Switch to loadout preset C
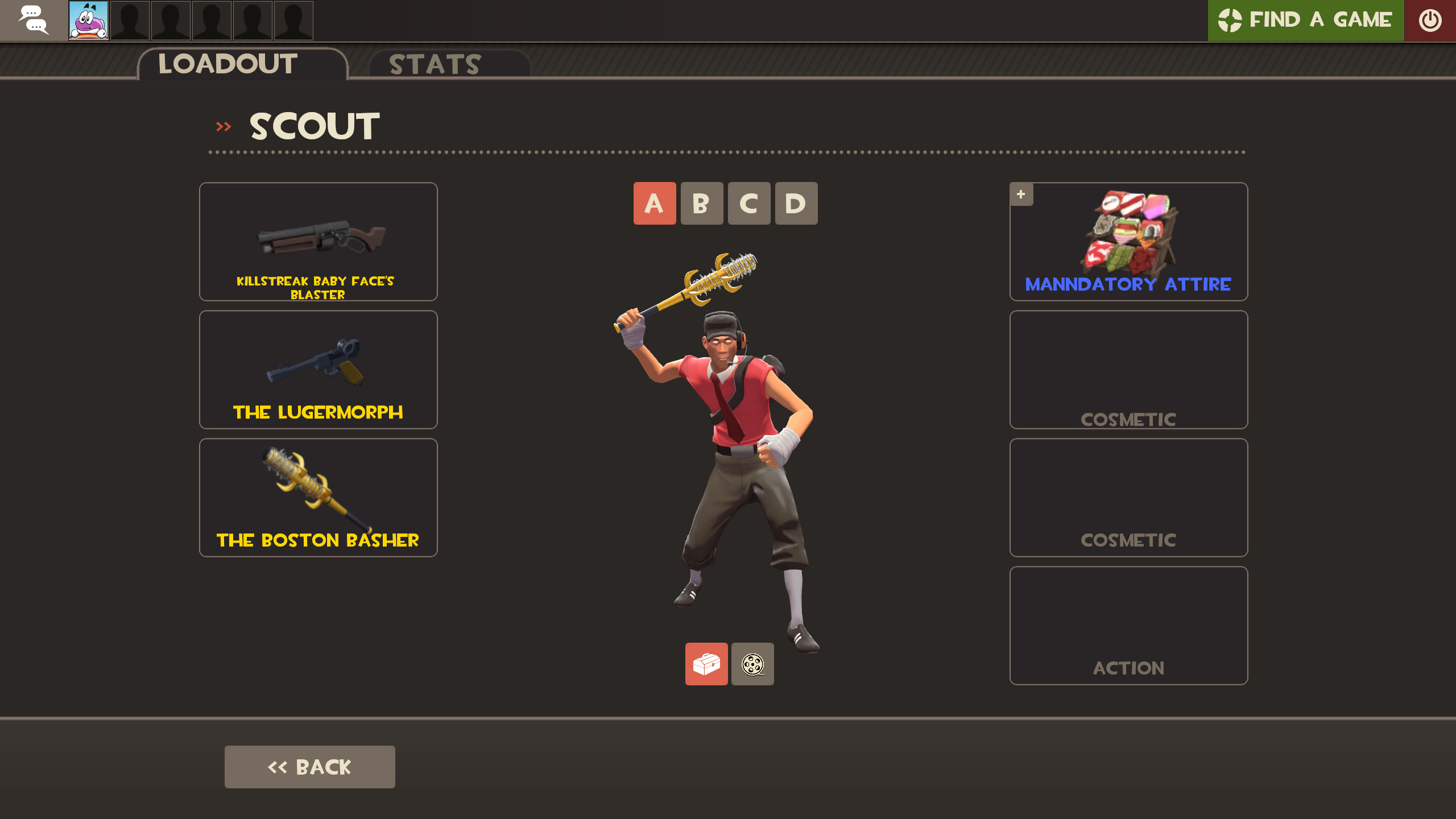 point(749,203)
